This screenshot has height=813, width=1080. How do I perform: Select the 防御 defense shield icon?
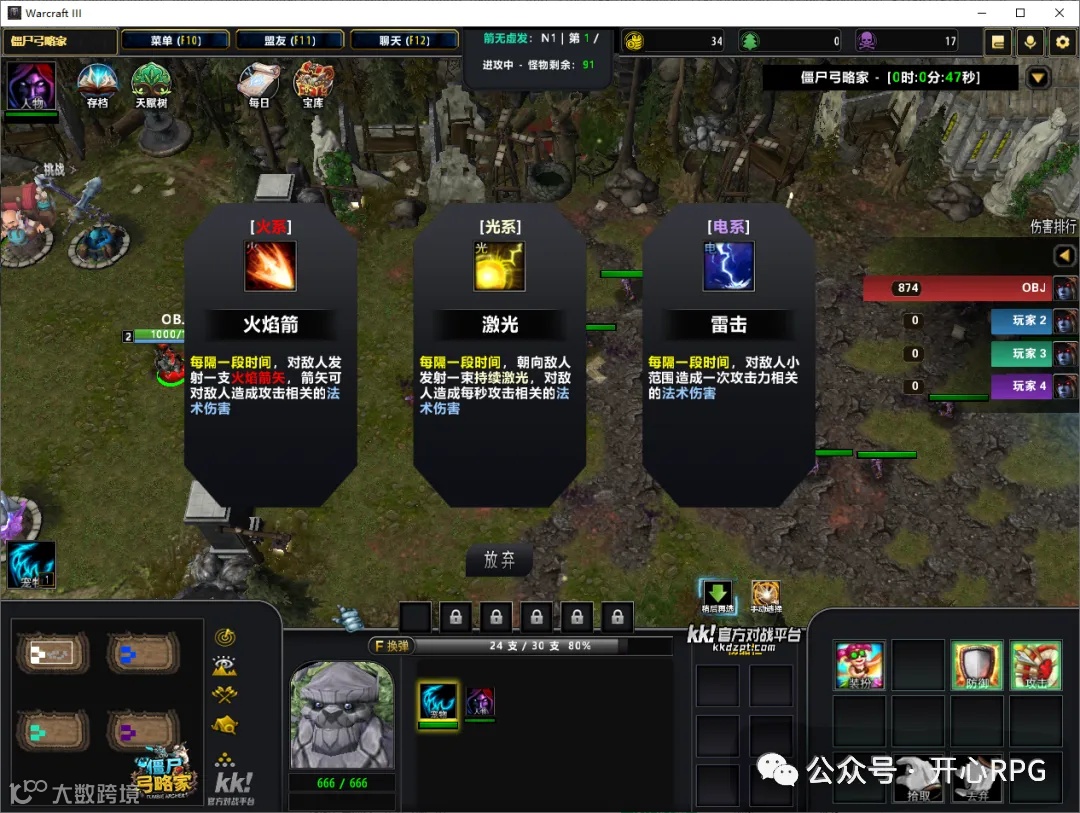tap(976, 665)
